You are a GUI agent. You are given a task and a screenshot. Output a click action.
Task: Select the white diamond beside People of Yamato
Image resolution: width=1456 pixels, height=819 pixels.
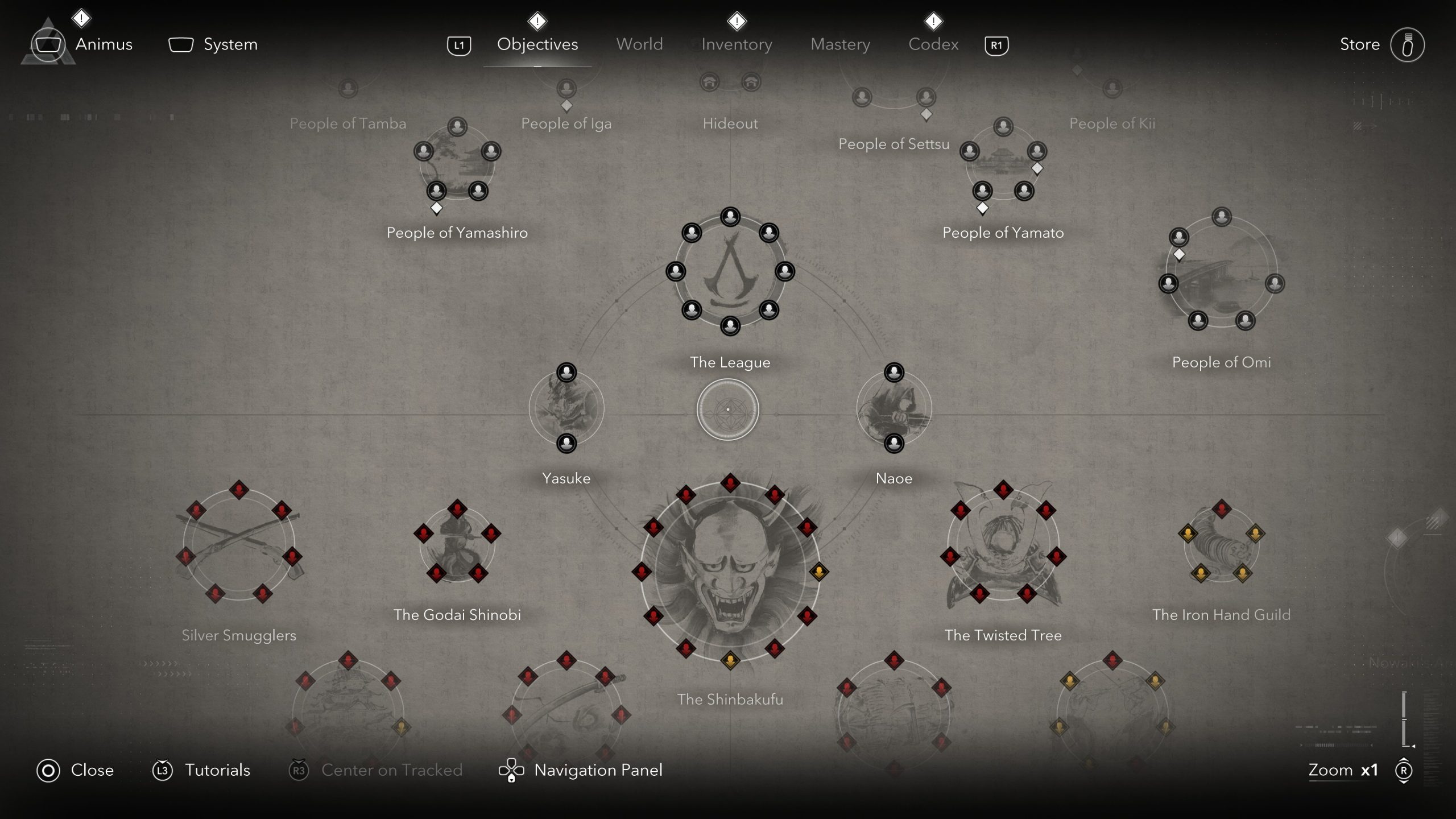pos(1037,168)
